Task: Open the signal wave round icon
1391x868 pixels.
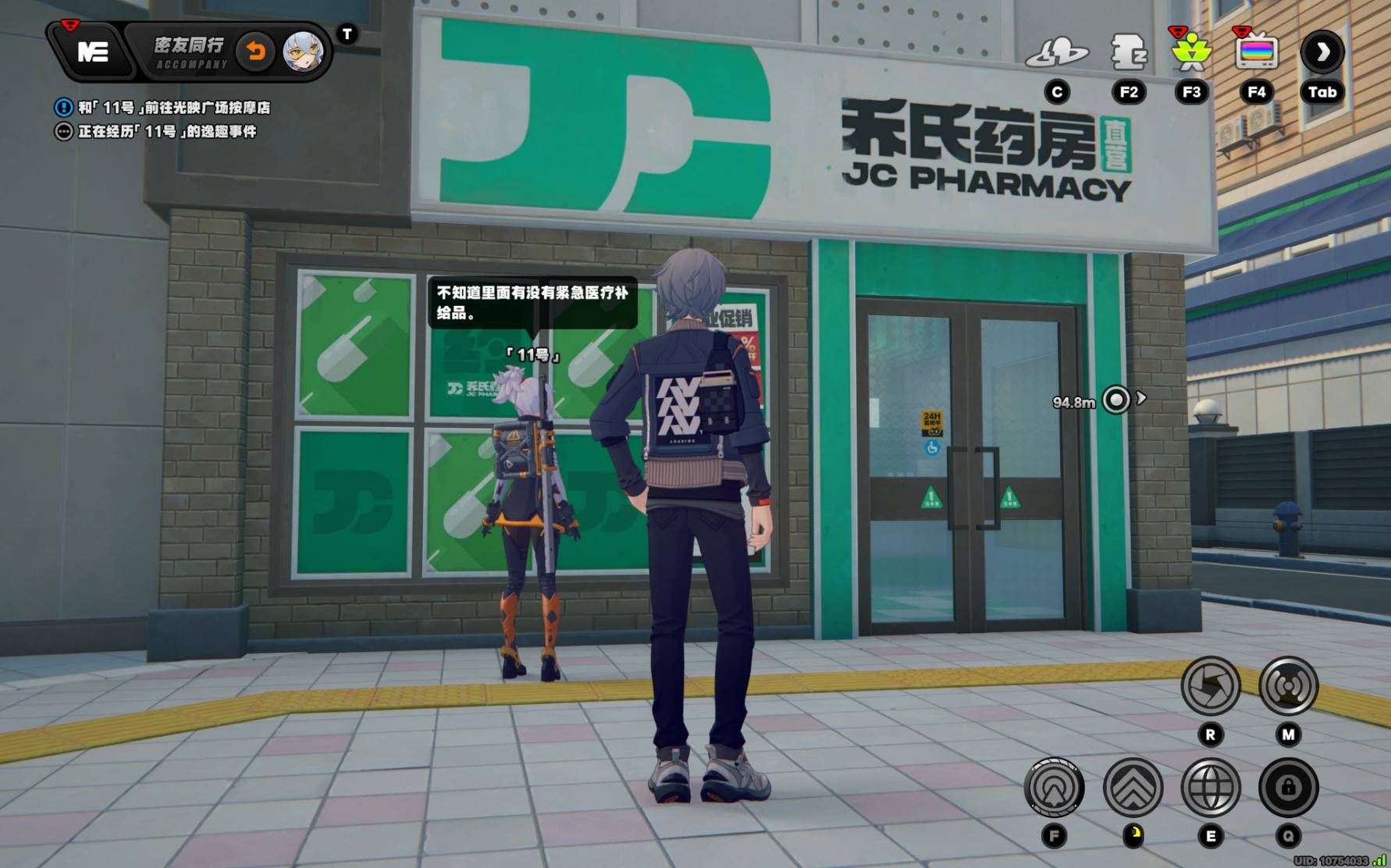Action: [1288, 686]
